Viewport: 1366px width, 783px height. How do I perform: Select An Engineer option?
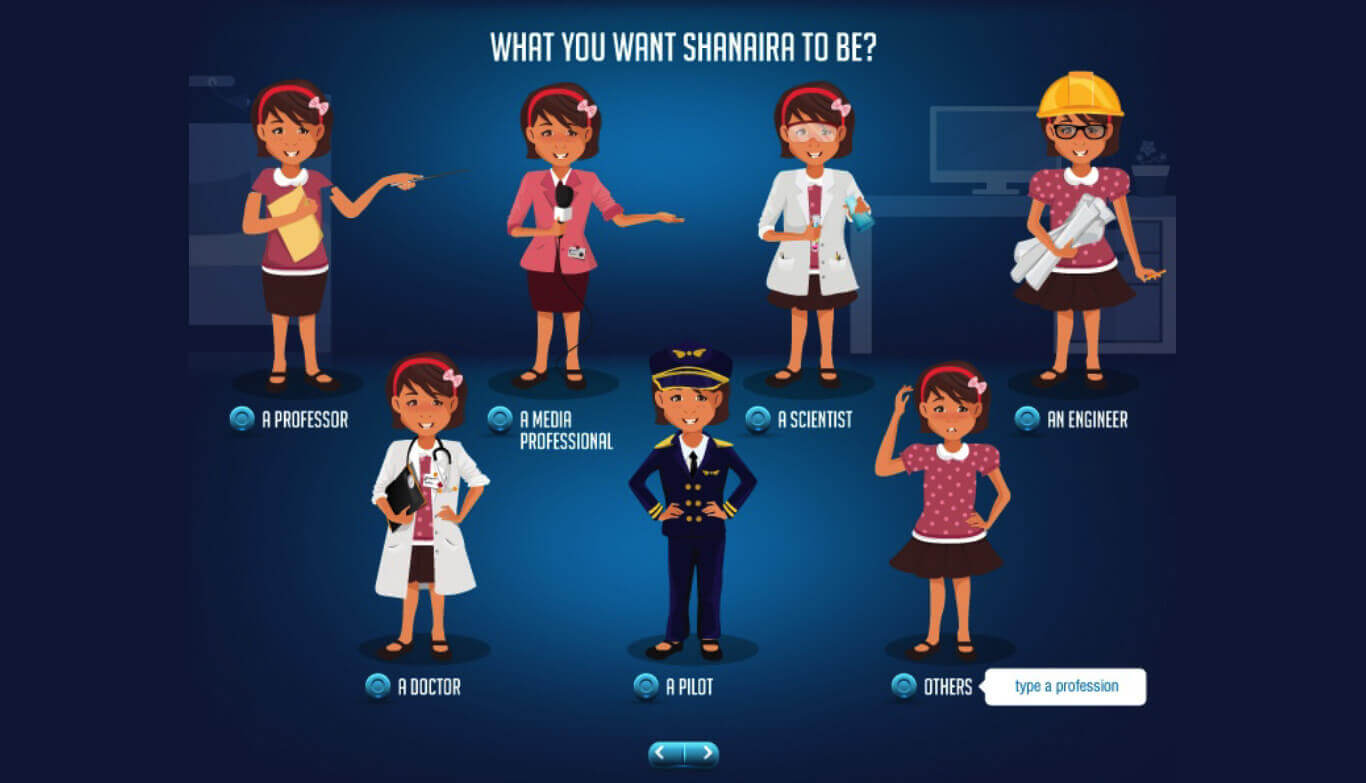coord(1027,419)
